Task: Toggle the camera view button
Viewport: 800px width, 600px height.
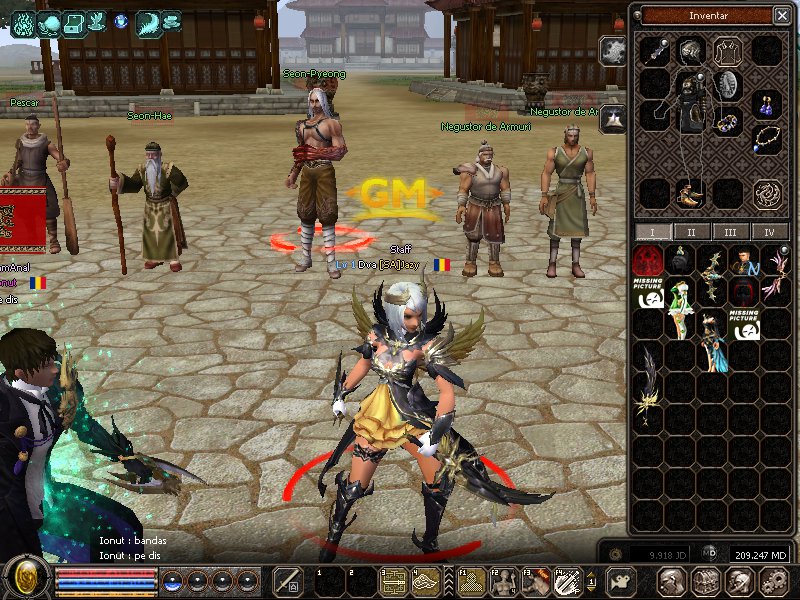Action: pyautogui.click(x=622, y=580)
